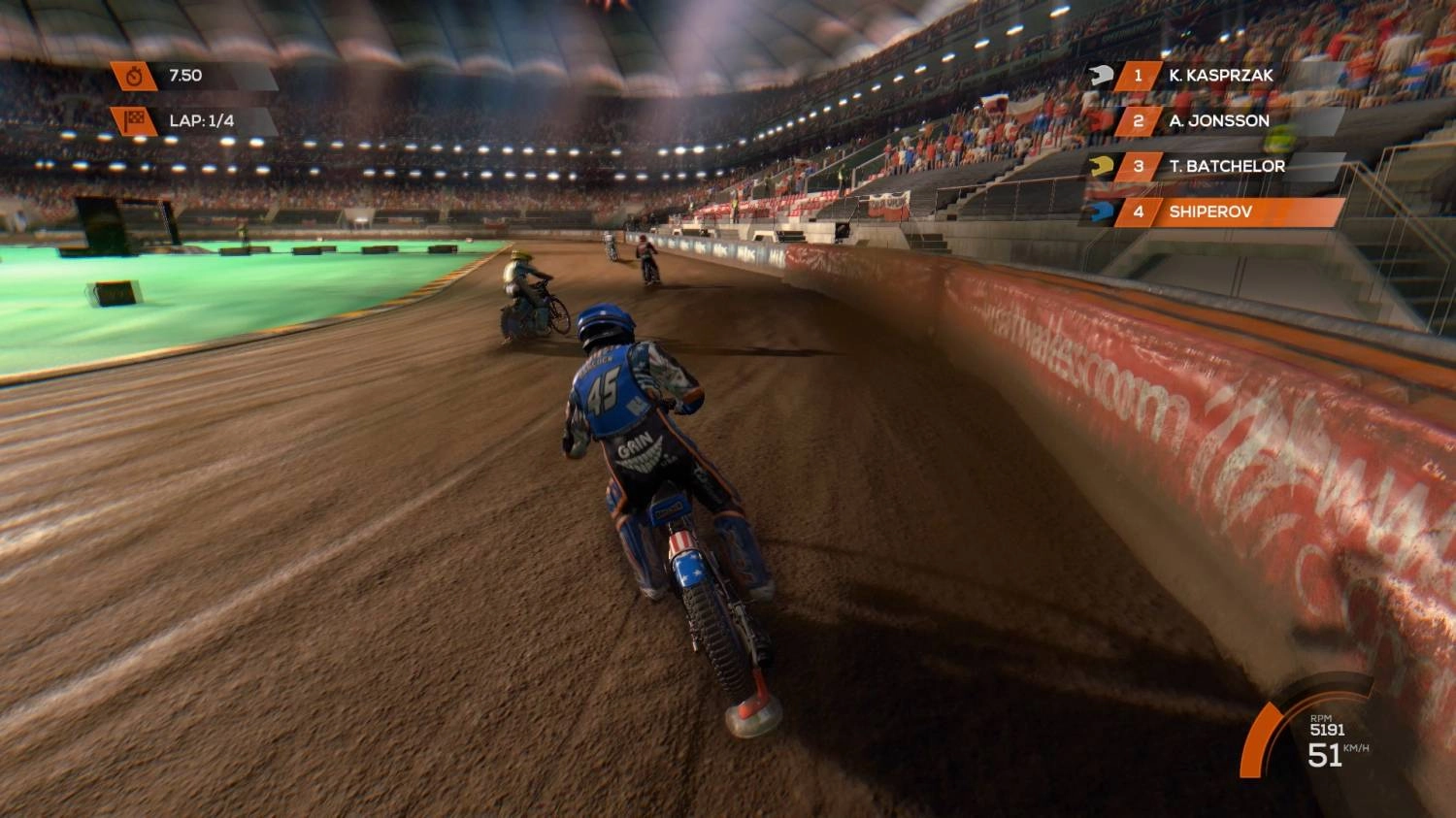Click the highlighted Shiperov standings row
The image size is (1456, 818).
tap(1226, 212)
